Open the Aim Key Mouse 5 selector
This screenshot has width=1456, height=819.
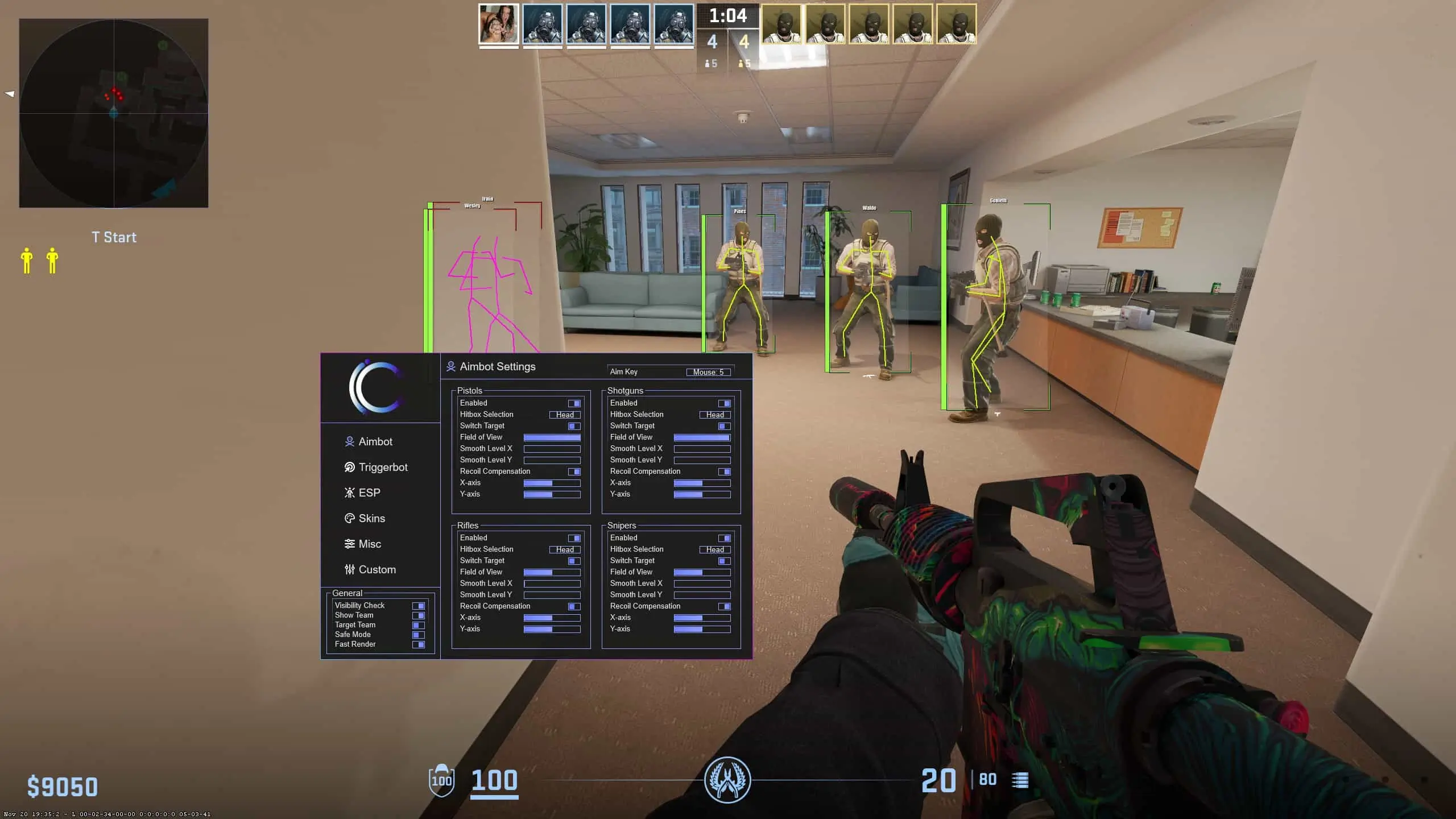[708, 372]
